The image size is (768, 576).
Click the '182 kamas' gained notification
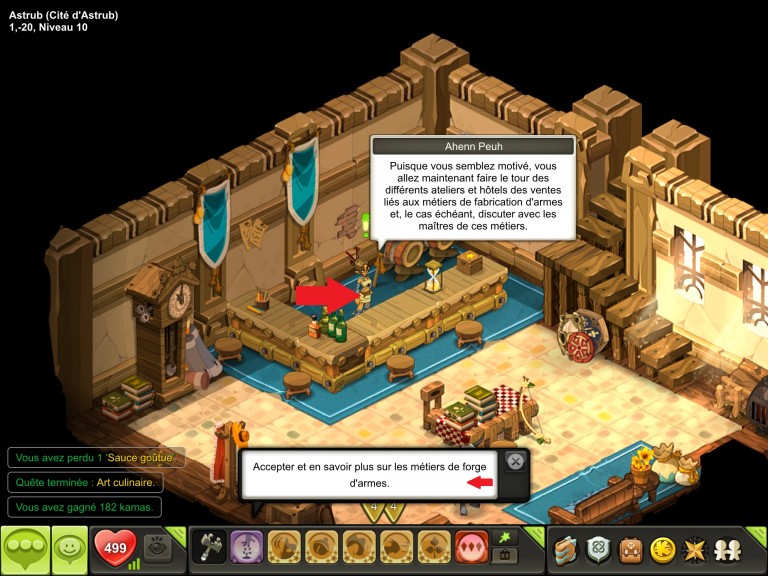85,507
